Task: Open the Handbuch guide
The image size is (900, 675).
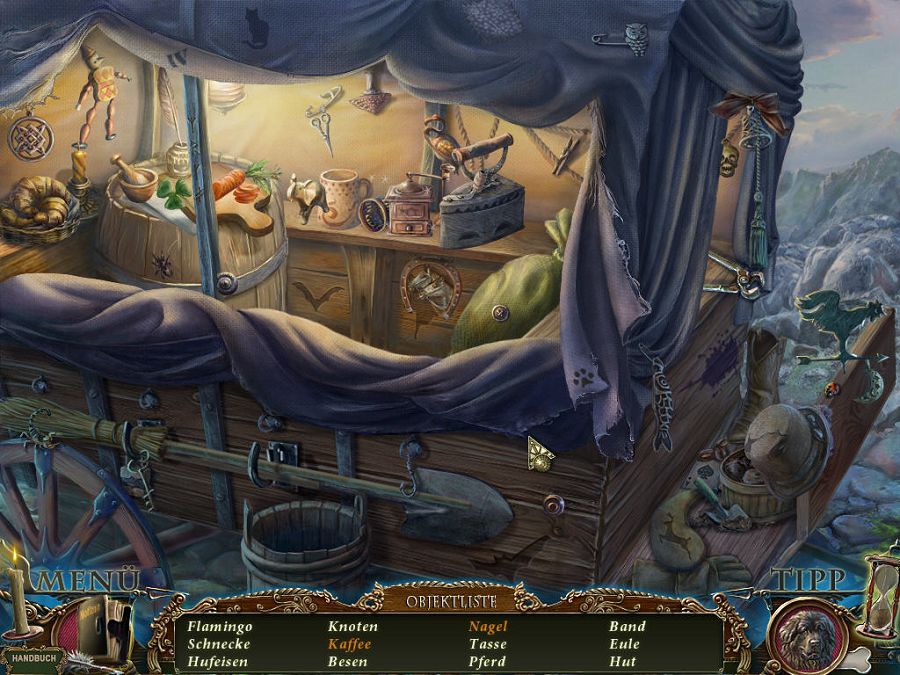Action: 32,659
